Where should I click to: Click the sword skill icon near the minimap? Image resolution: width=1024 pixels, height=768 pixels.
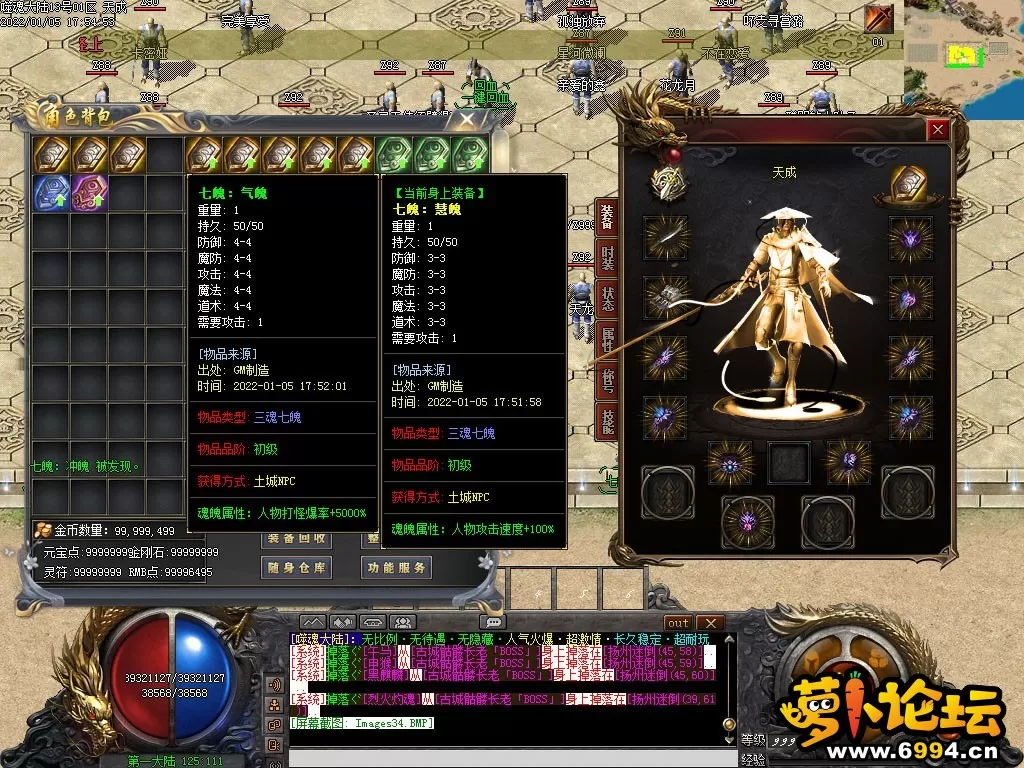[879, 19]
